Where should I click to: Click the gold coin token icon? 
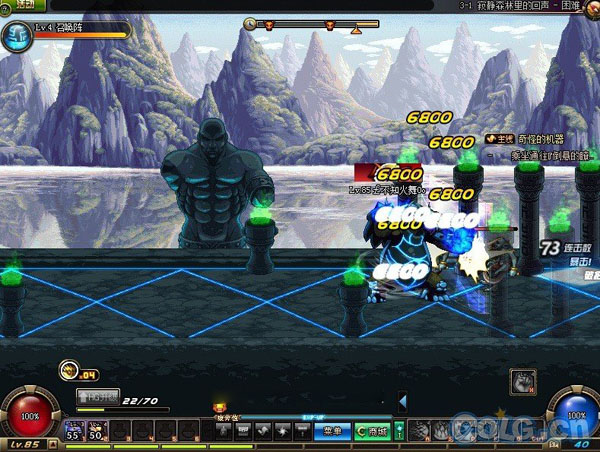click(x=69, y=370)
